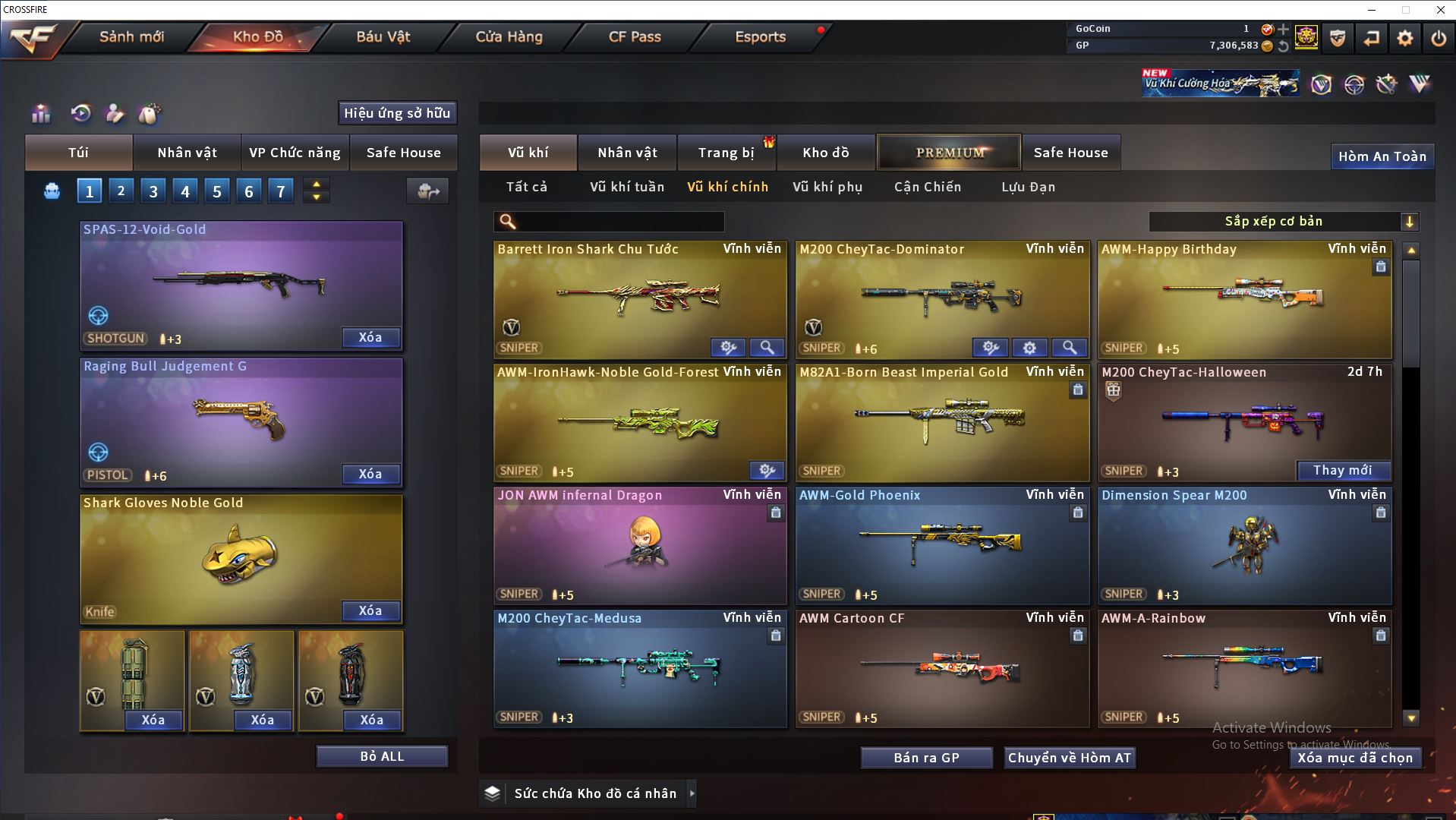Open the CF Pass menu

coord(635,36)
